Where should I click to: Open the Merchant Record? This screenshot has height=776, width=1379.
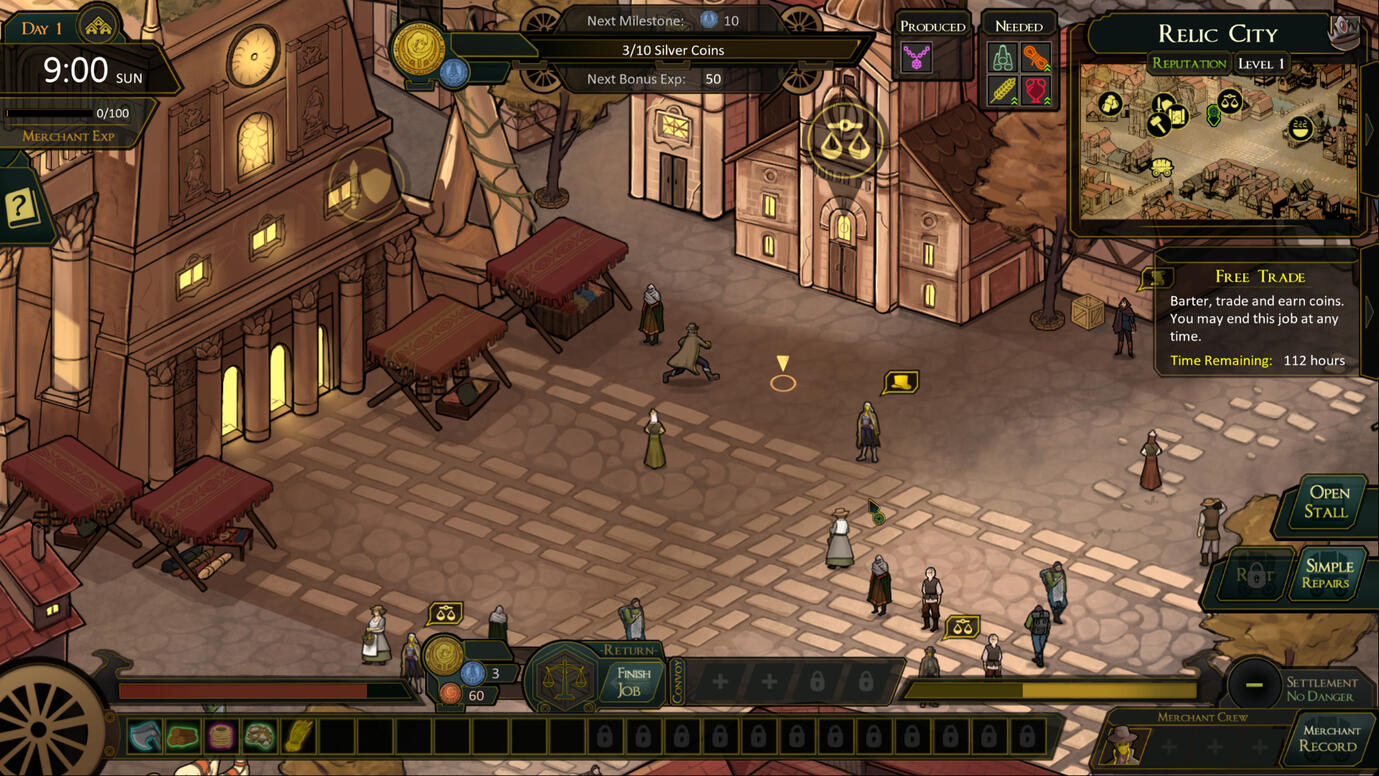pyautogui.click(x=1329, y=739)
